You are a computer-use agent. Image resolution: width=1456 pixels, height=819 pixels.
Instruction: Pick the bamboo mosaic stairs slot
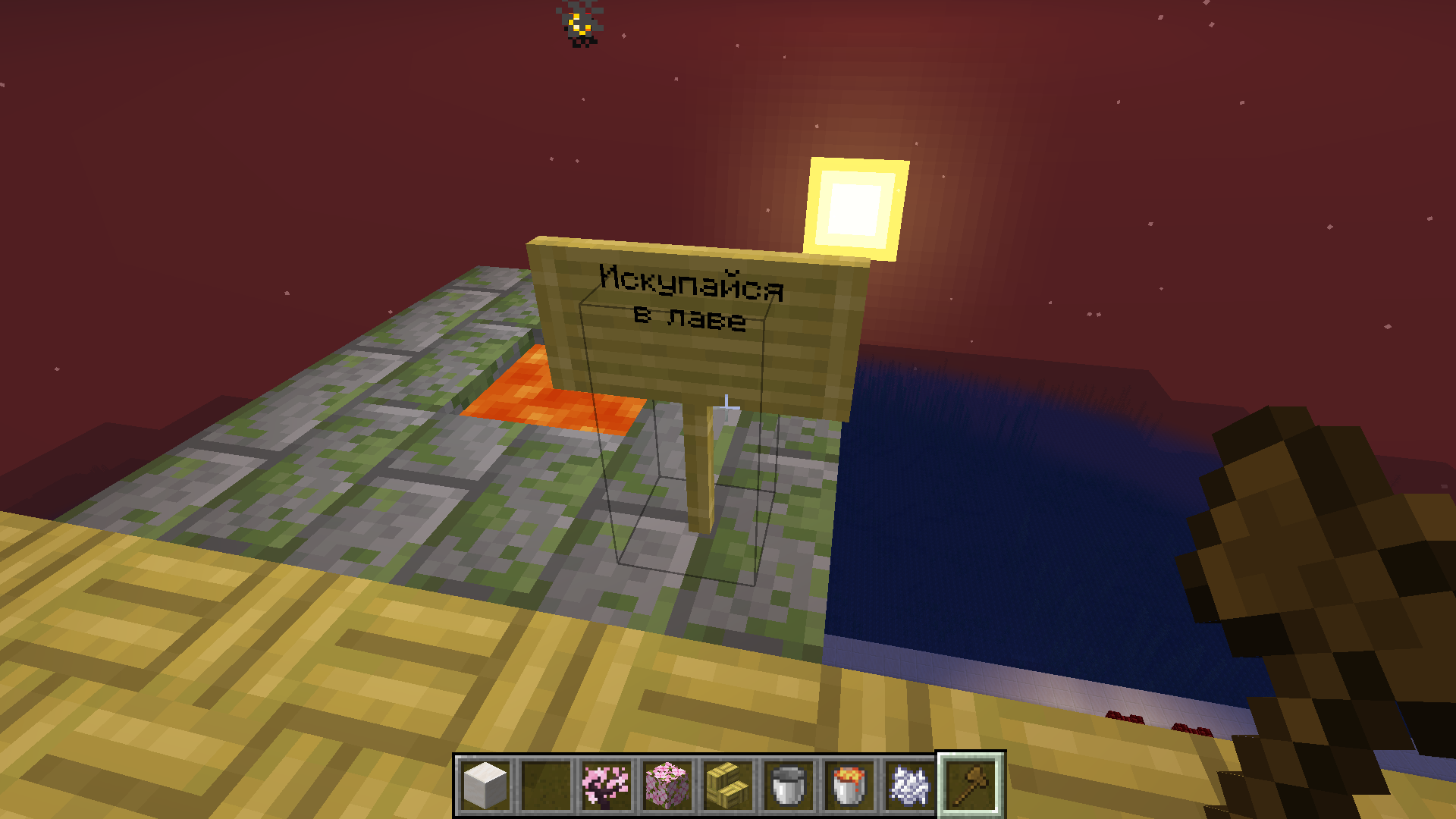728,786
